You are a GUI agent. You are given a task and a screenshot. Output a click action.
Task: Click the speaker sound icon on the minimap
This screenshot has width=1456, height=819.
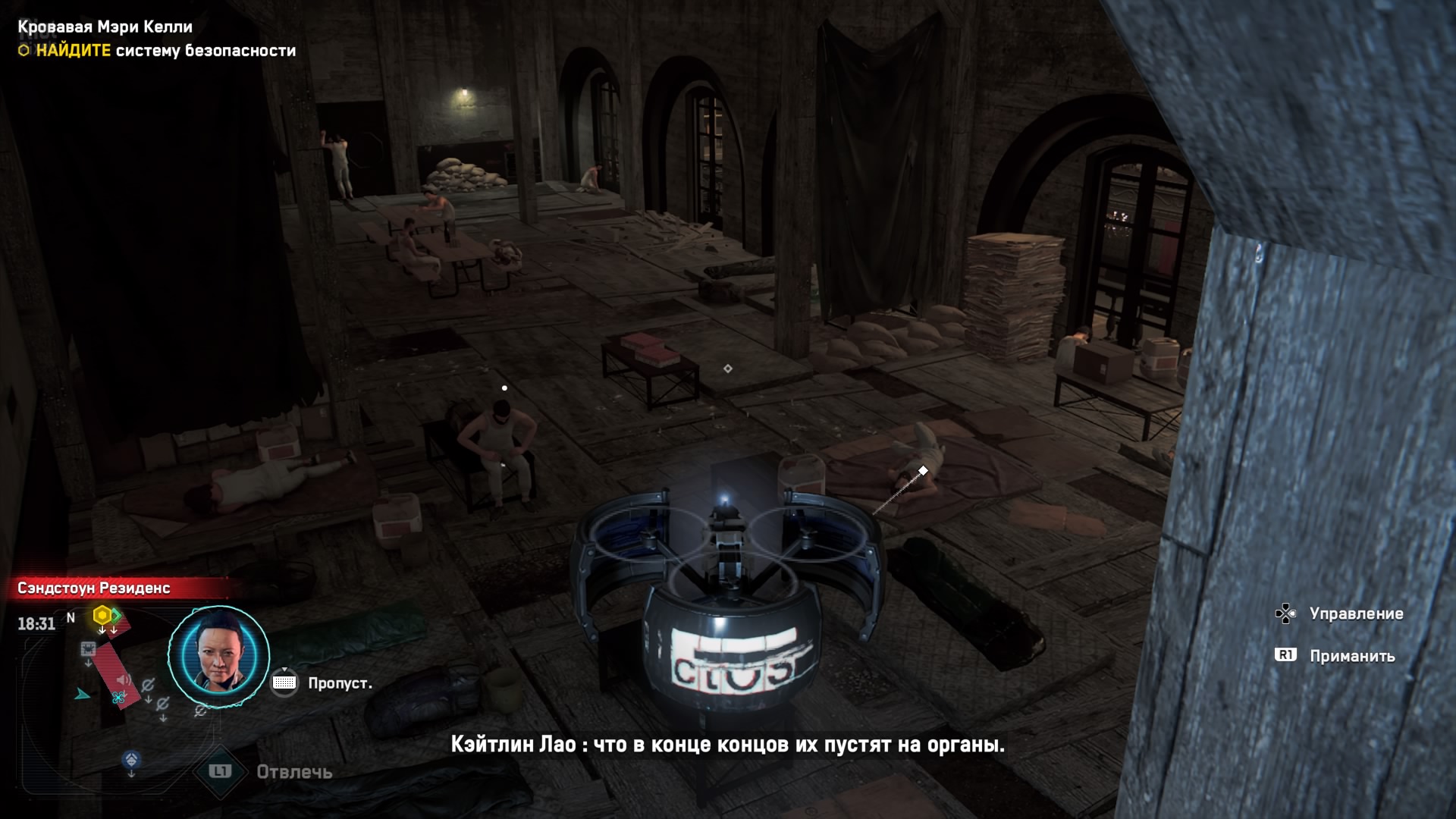tap(124, 679)
